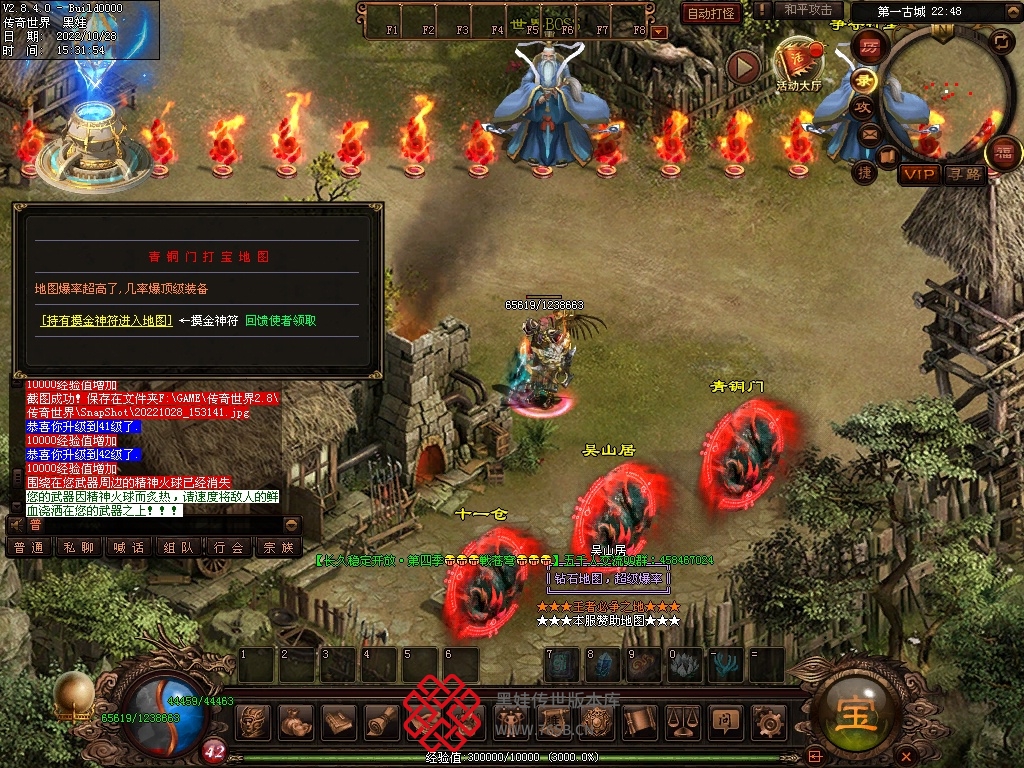Viewport: 1024px width, 768px height.
Task: Open the balance scales trade icon
Action: tap(682, 720)
